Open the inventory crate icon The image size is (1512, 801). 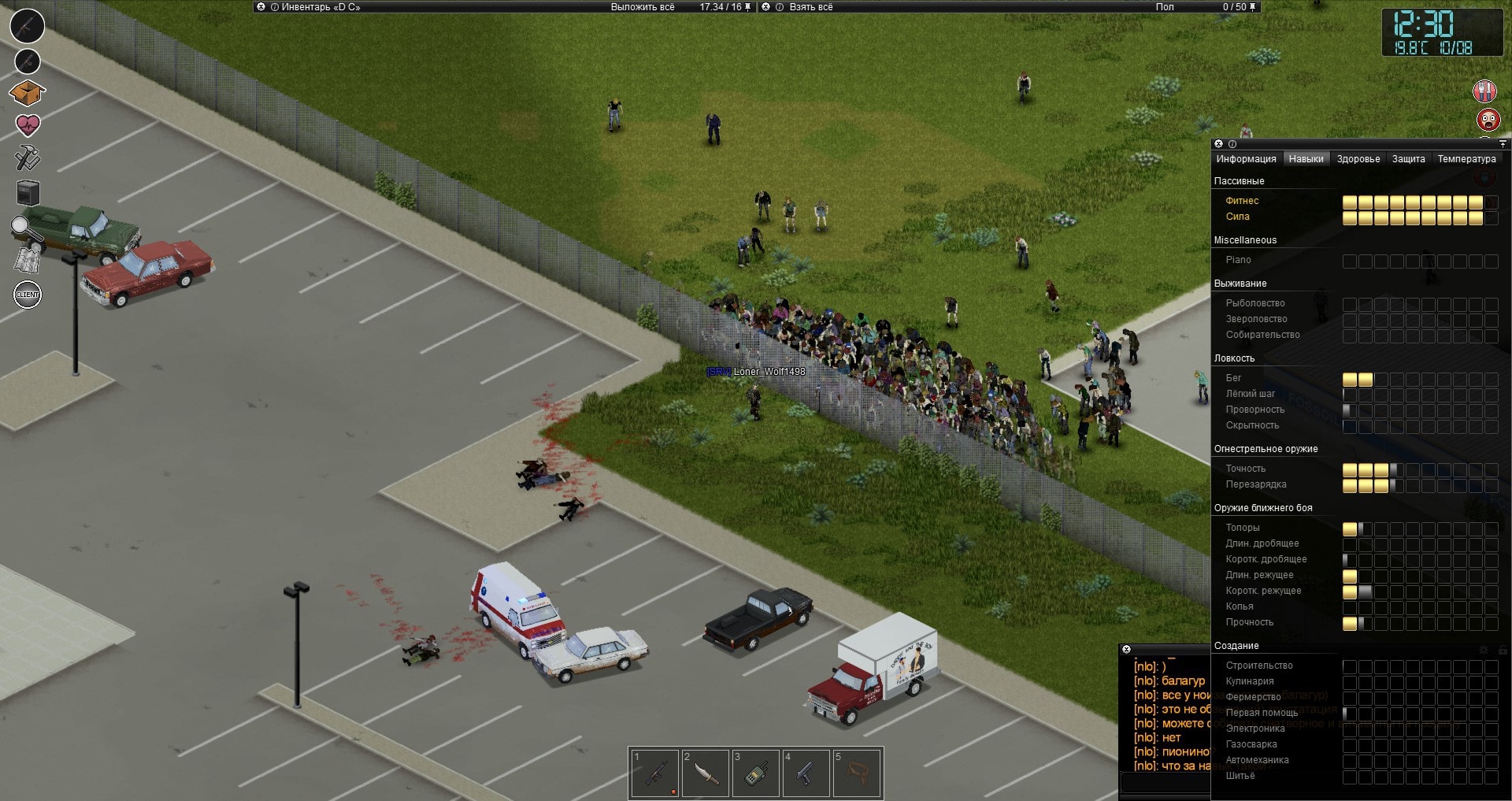tap(27, 93)
